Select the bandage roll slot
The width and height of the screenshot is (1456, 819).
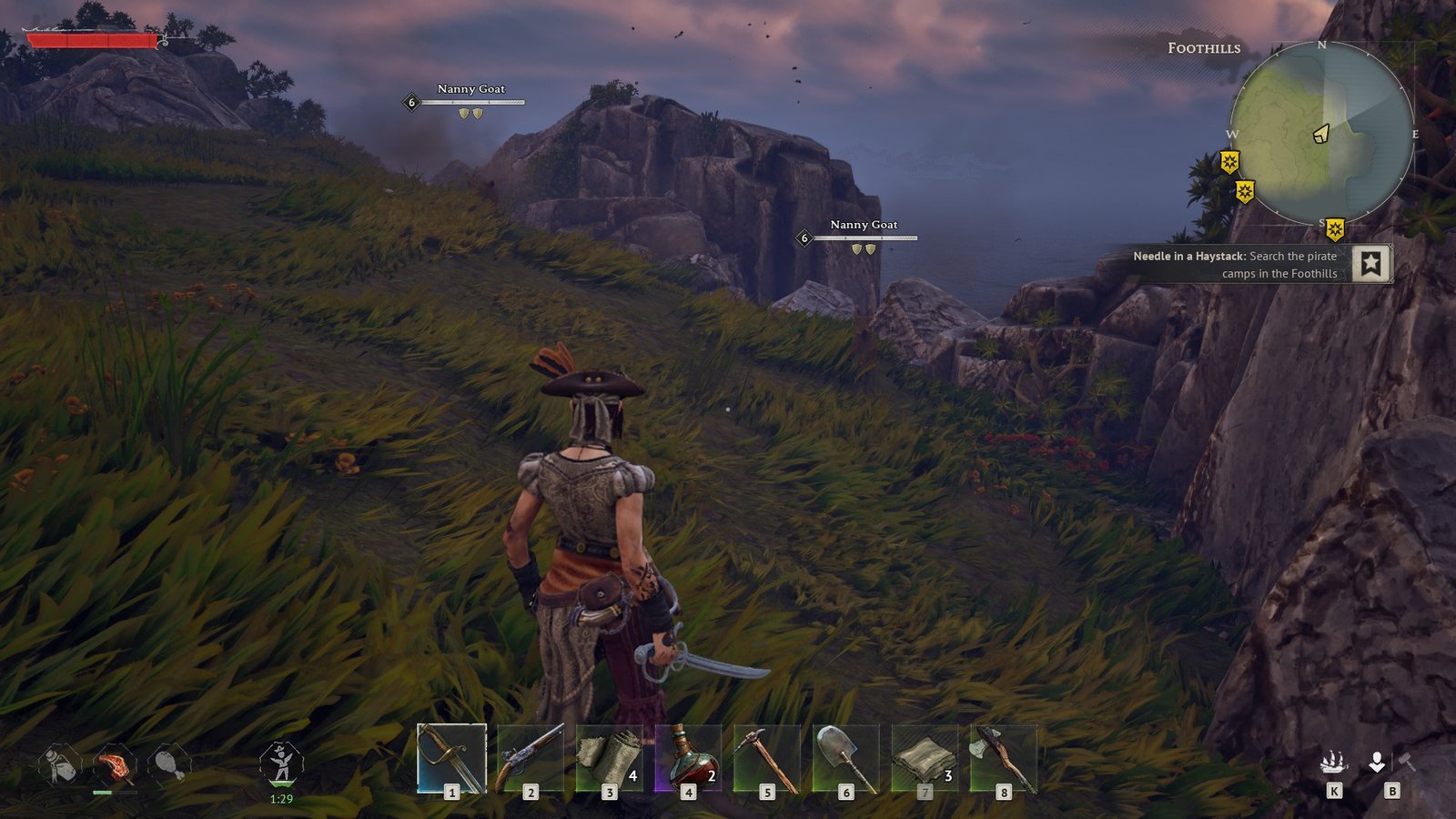coord(610,758)
